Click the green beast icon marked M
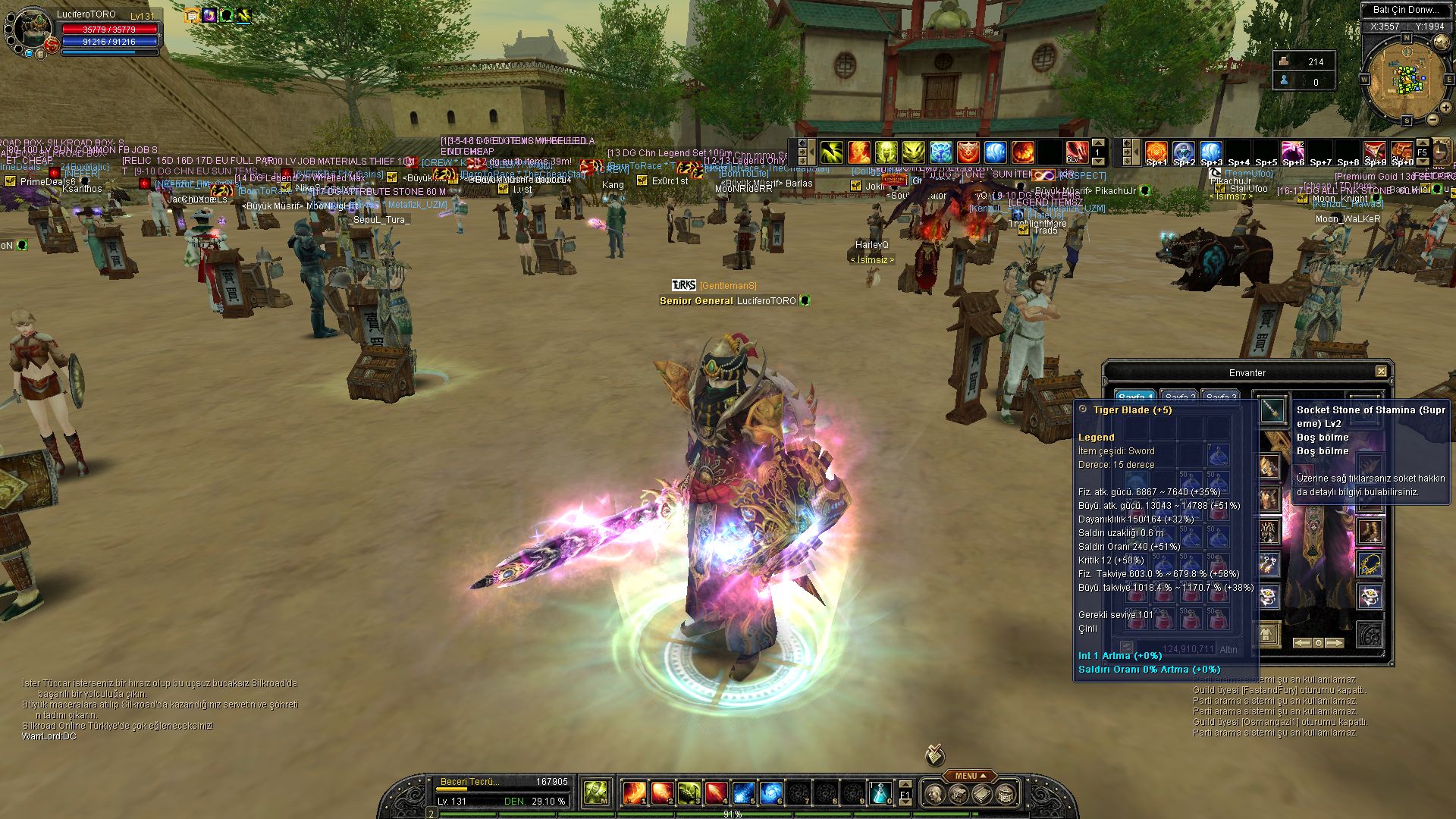 click(596, 793)
